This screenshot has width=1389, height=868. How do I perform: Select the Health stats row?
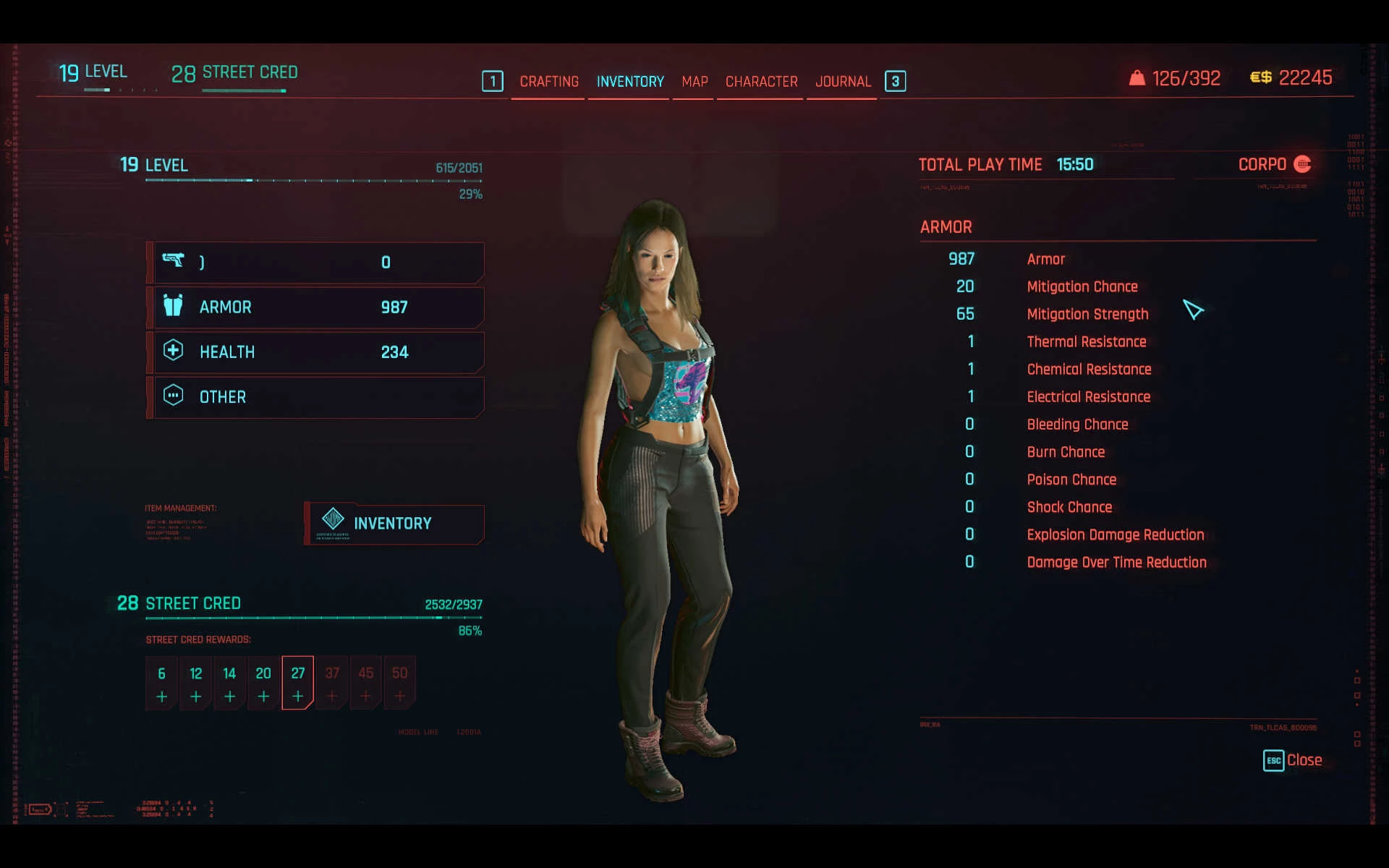click(x=317, y=352)
